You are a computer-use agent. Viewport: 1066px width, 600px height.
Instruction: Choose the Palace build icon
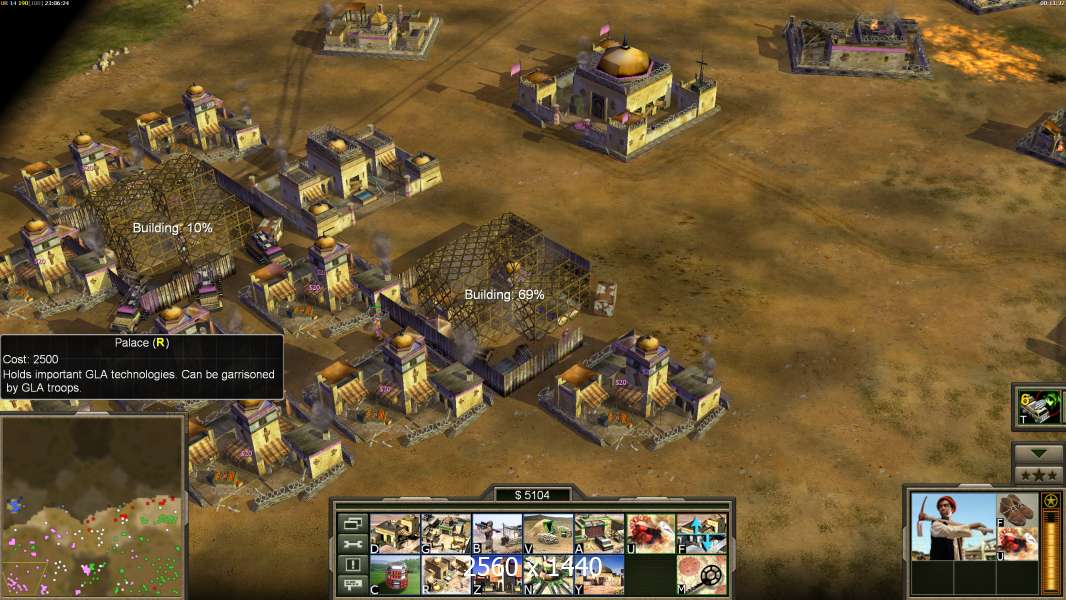point(446,573)
